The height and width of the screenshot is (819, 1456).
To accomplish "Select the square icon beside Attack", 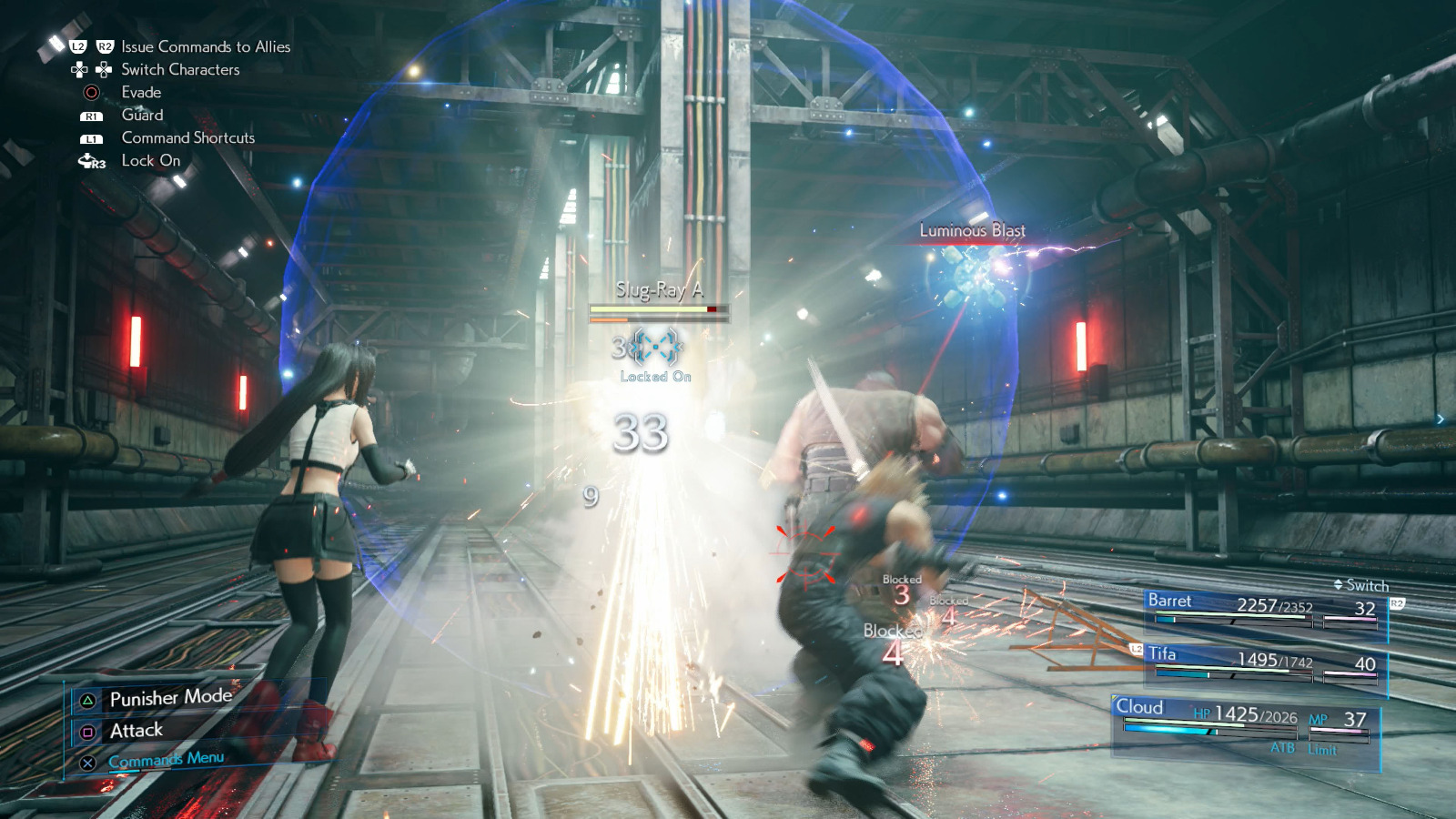I will pyautogui.click(x=87, y=730).
